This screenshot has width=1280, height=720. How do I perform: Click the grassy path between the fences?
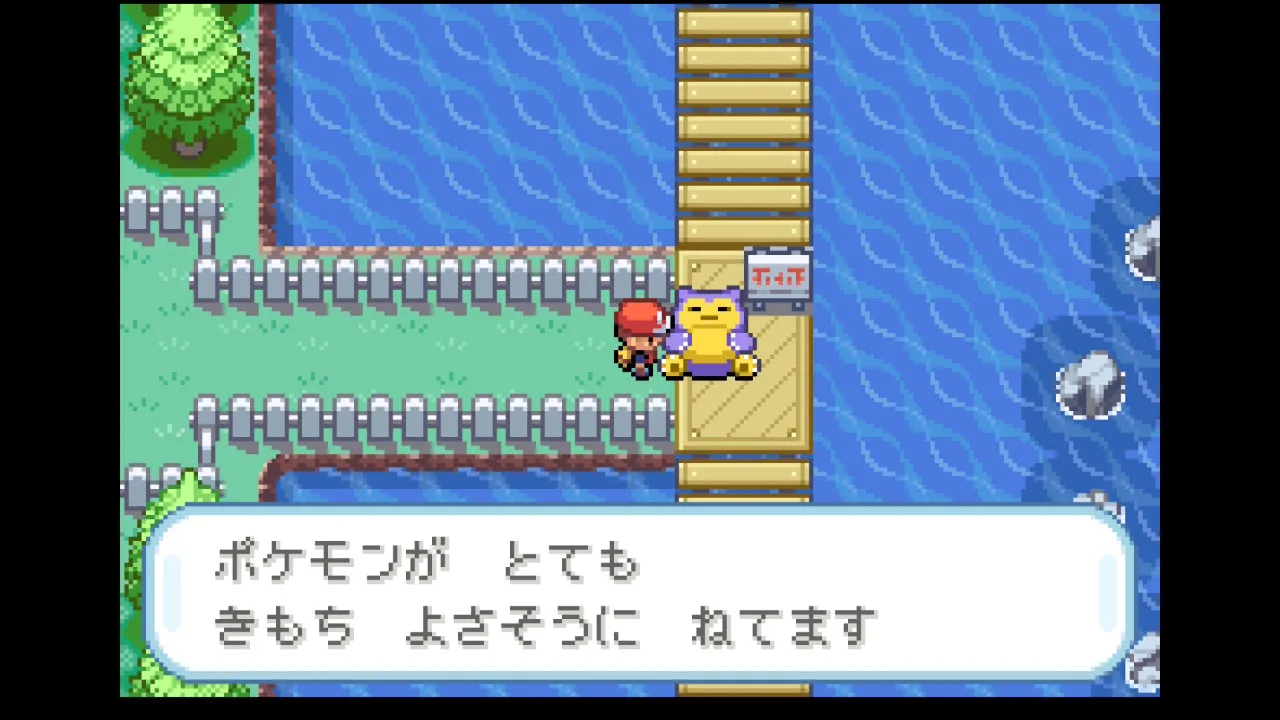pos(420,345)
